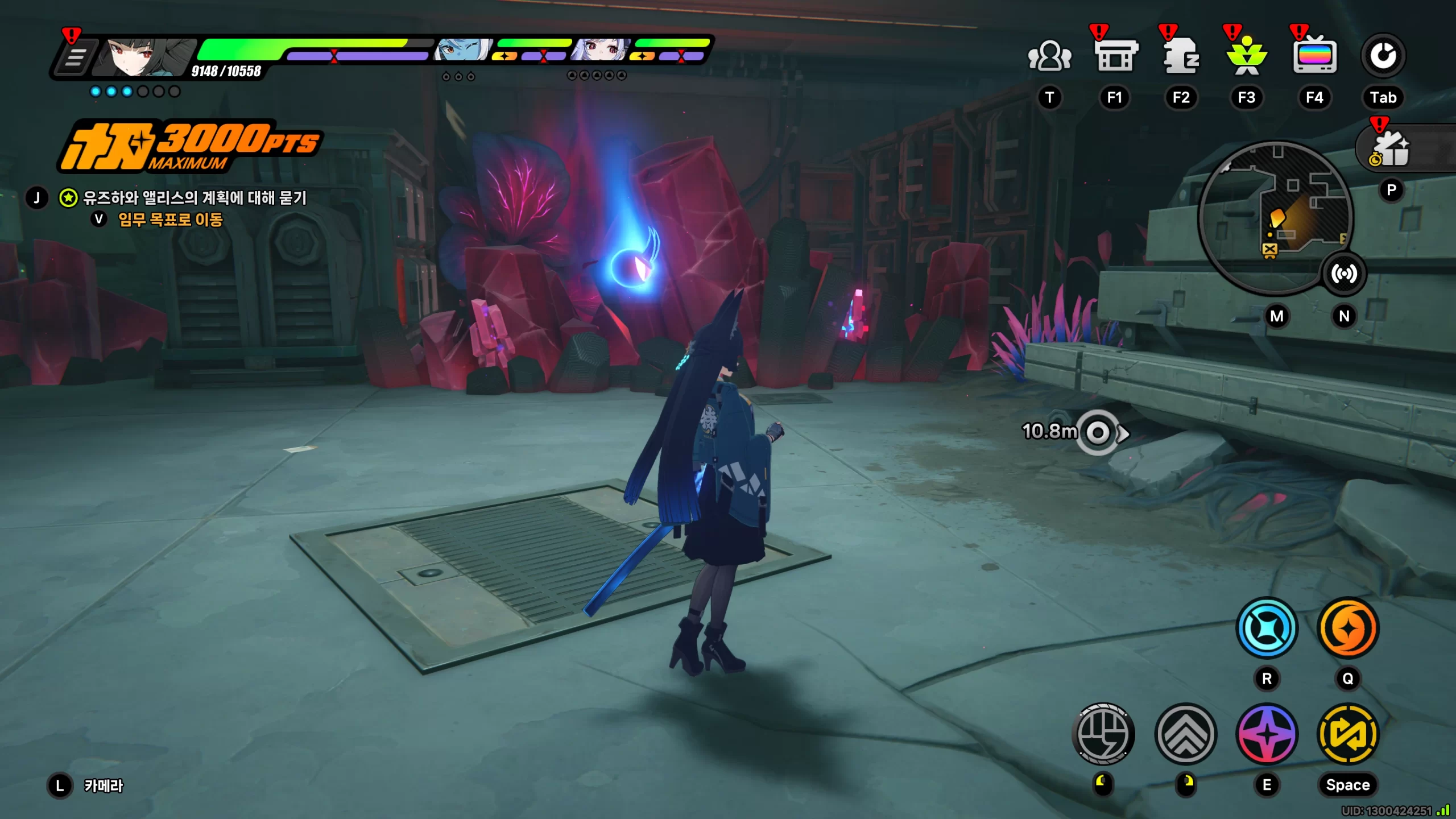Activate the blue chain attack skill icon
Screen dimensions: 1456x819
1267,629
